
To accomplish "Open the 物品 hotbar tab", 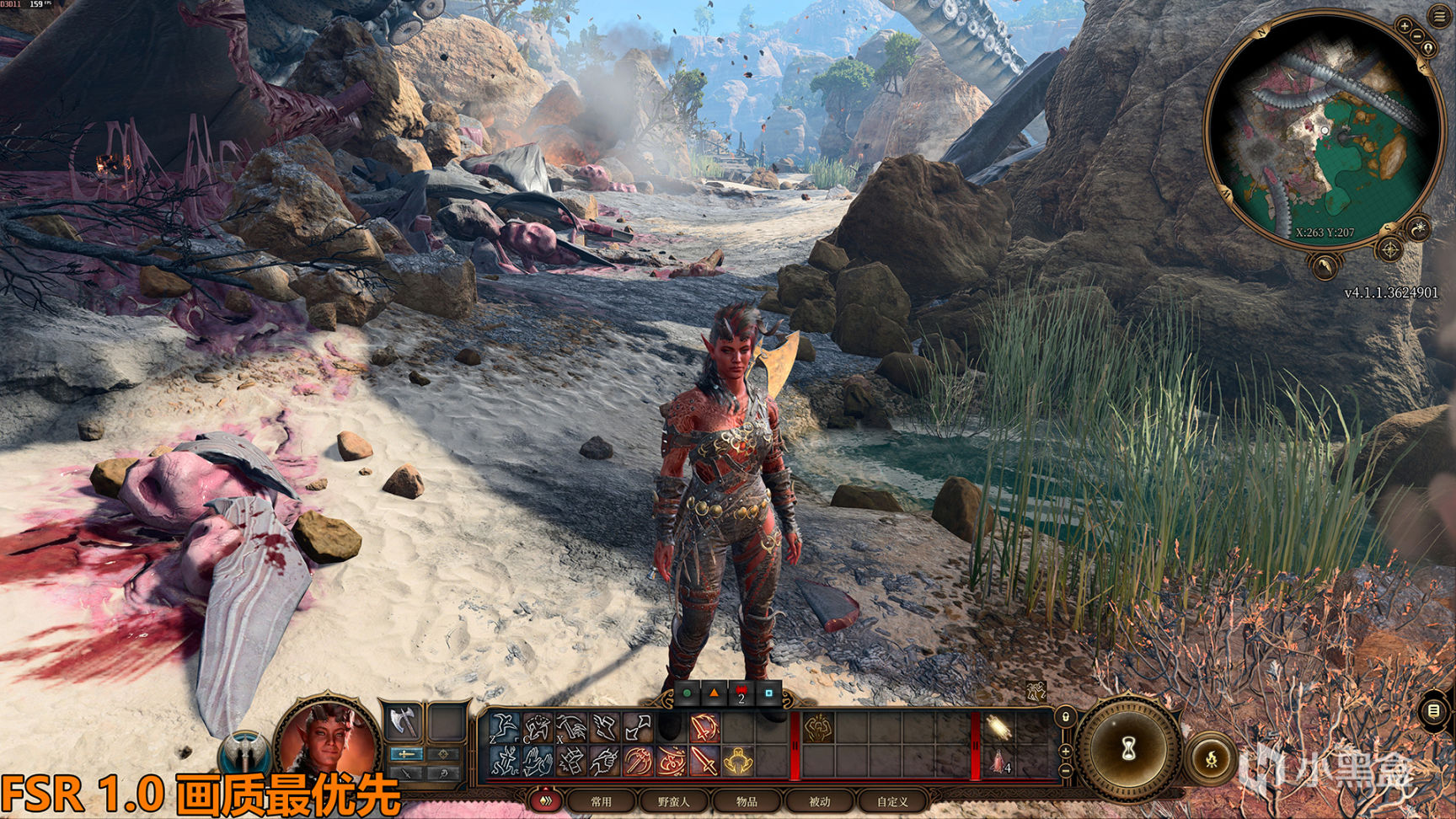I will tap(747, 801).
